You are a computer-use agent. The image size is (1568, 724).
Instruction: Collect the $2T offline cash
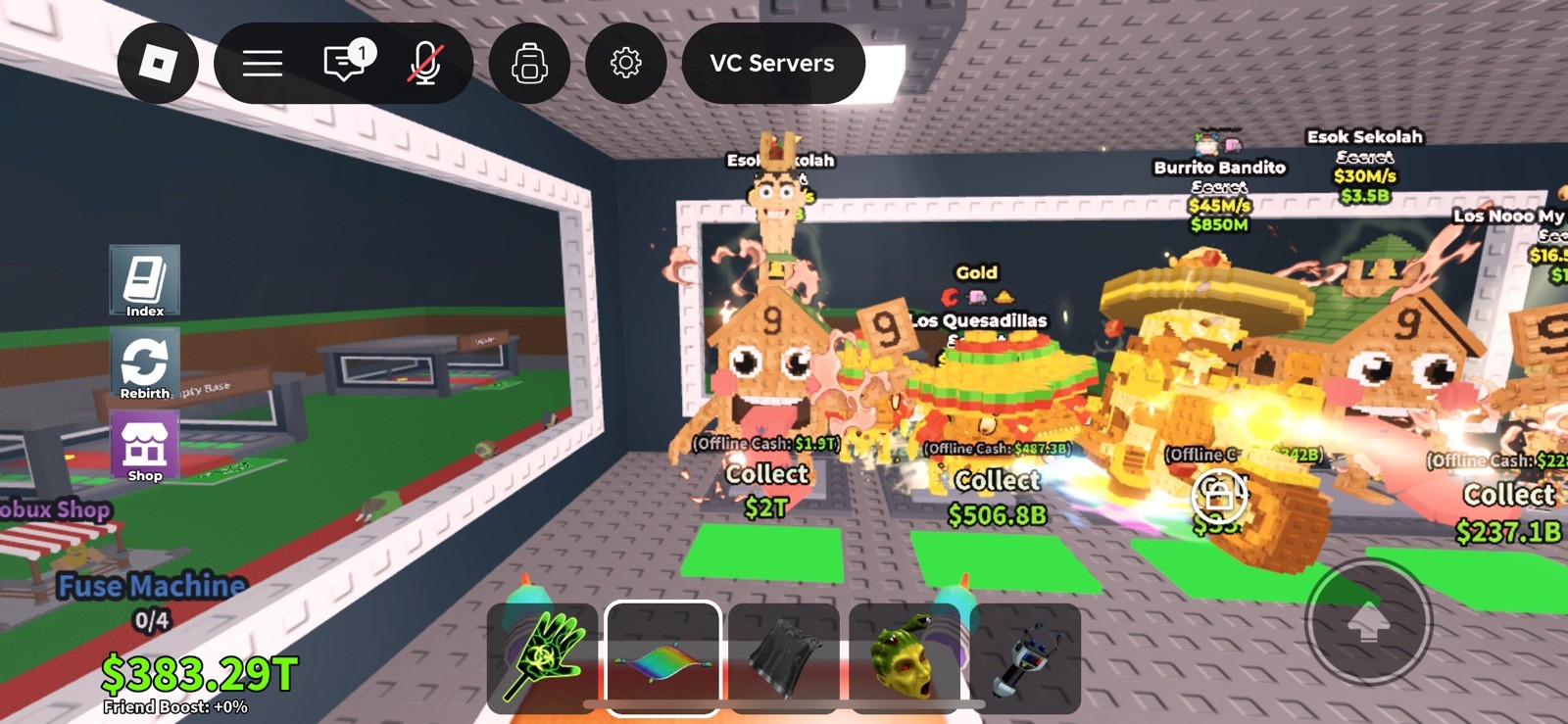pyautogui.click(x=765, y=485)
